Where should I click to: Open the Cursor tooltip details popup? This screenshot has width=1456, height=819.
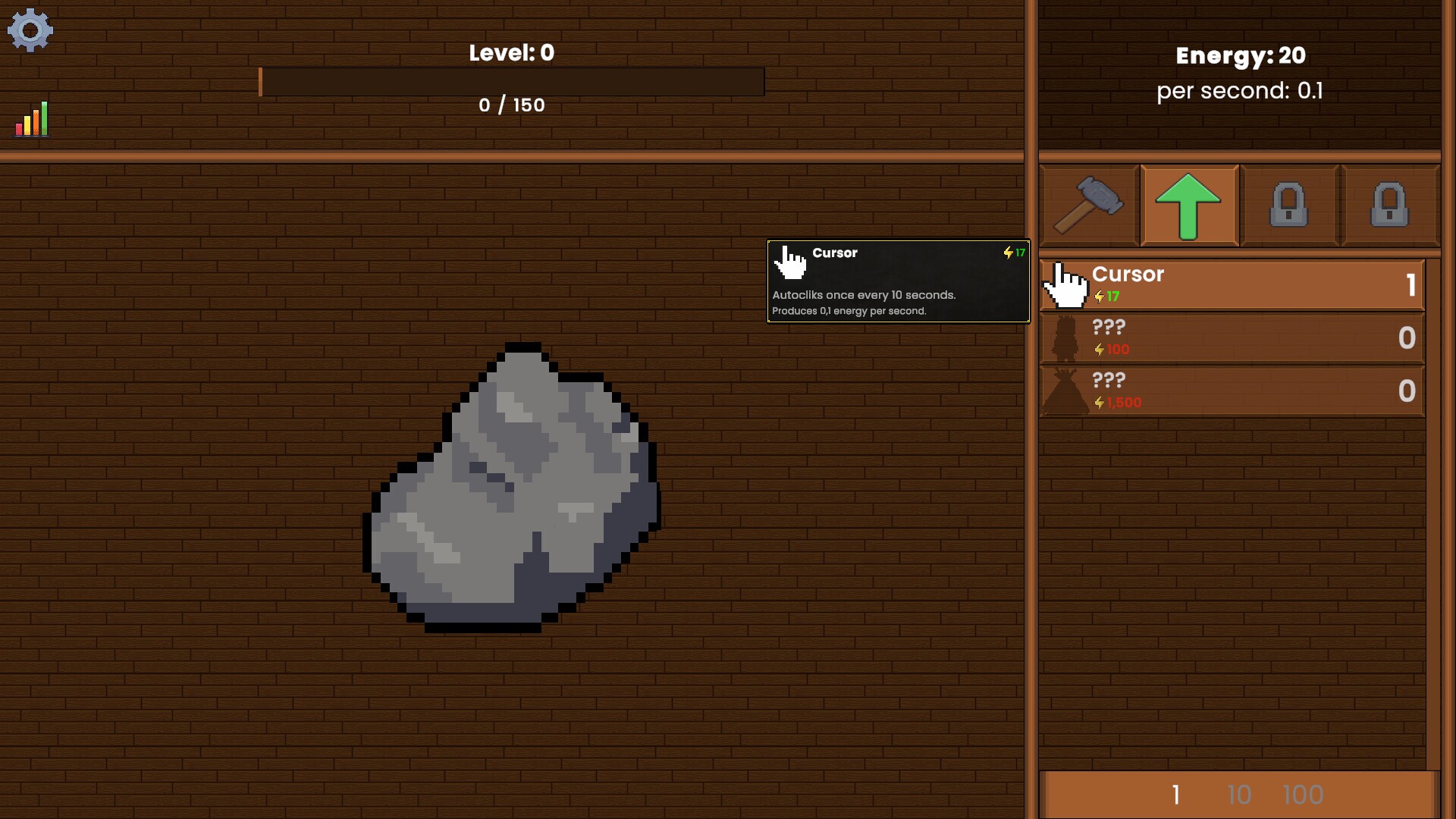898,282
